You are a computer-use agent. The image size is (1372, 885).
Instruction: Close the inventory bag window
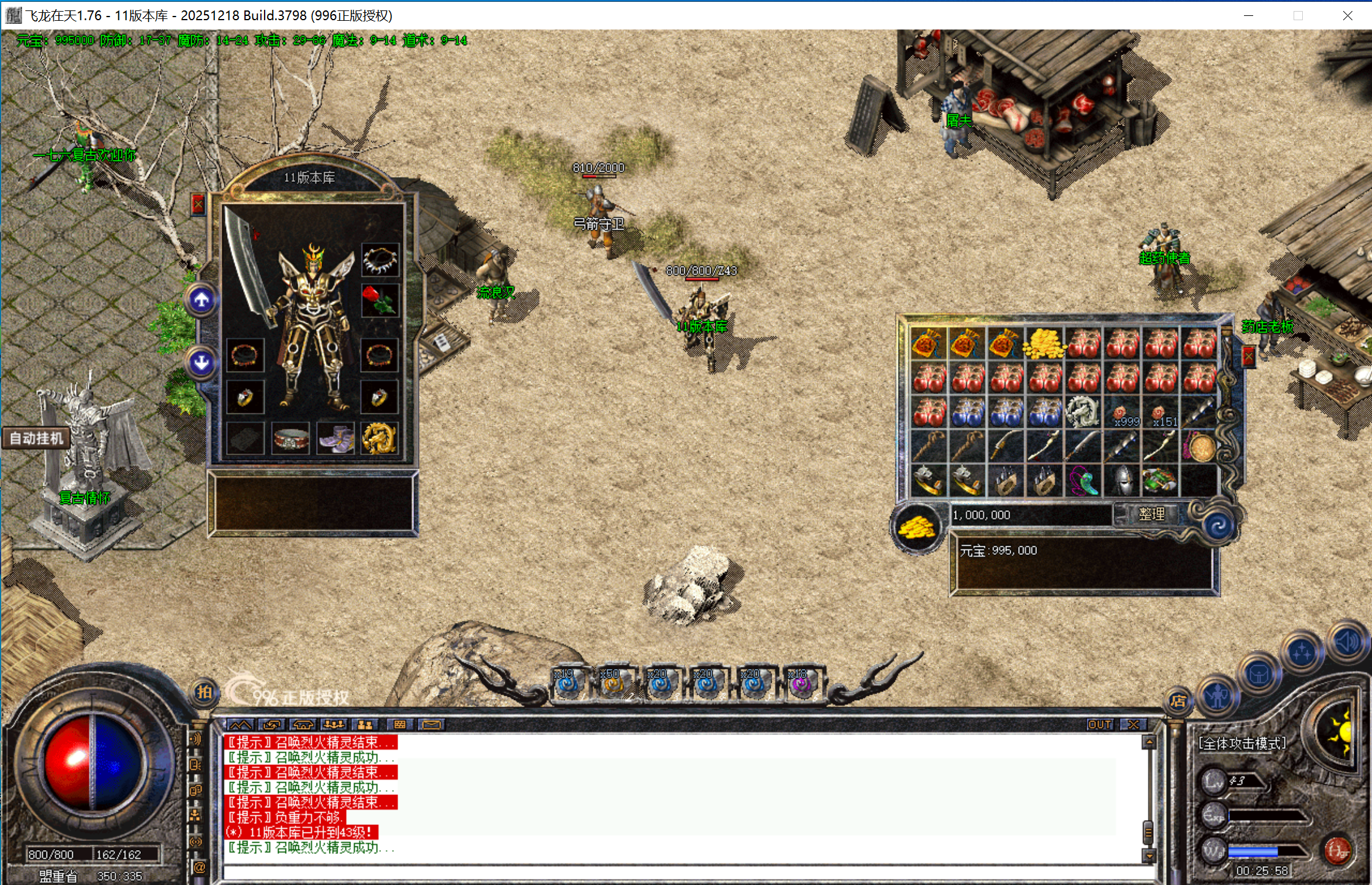pyautogui.click(x=1248, y=356)
